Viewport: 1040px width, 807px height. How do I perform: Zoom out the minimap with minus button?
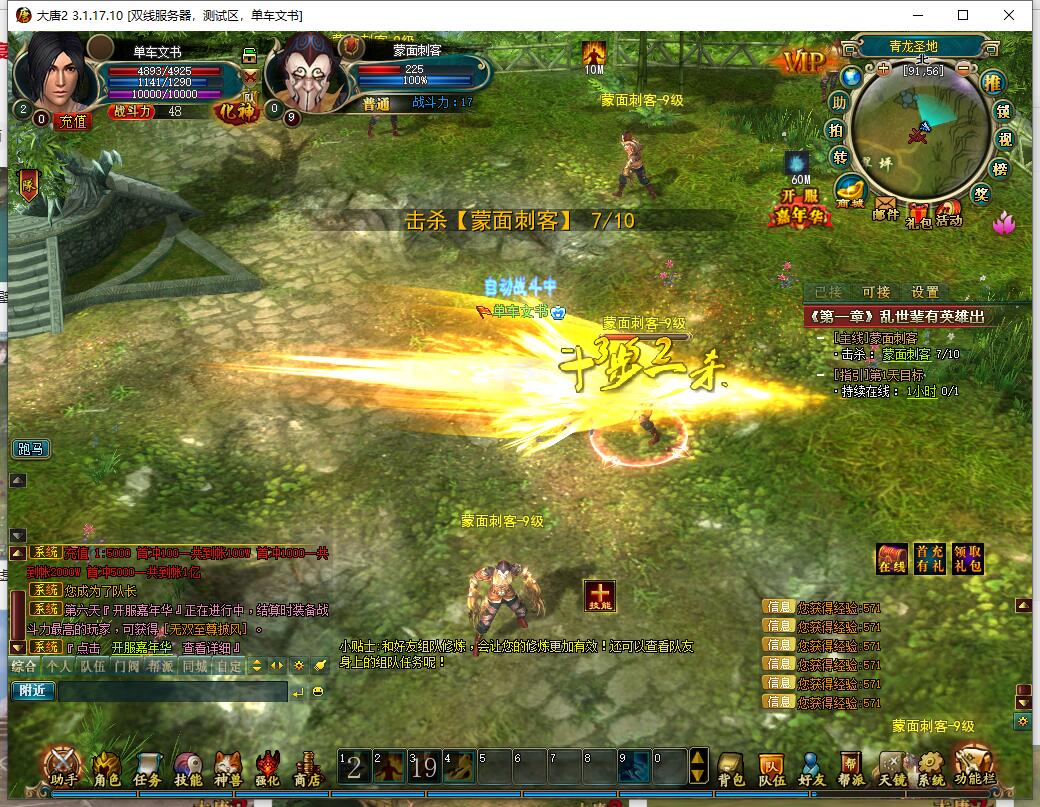click(962, 69)
